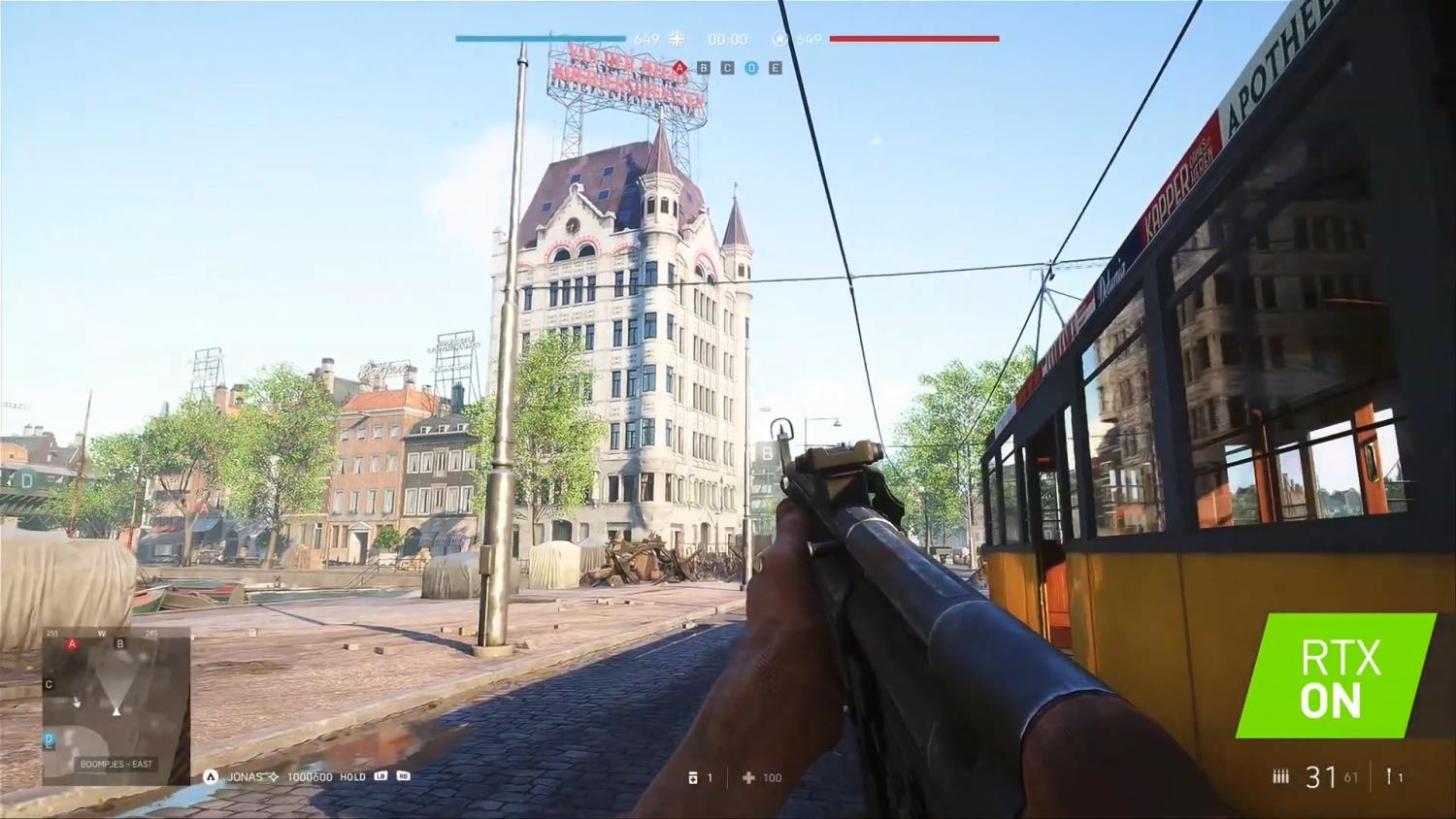Image resolution: width=1456 pixels, height=819 pixels.
Task: Click the Allied team star emblem
Action: click(x=778, y=39)
